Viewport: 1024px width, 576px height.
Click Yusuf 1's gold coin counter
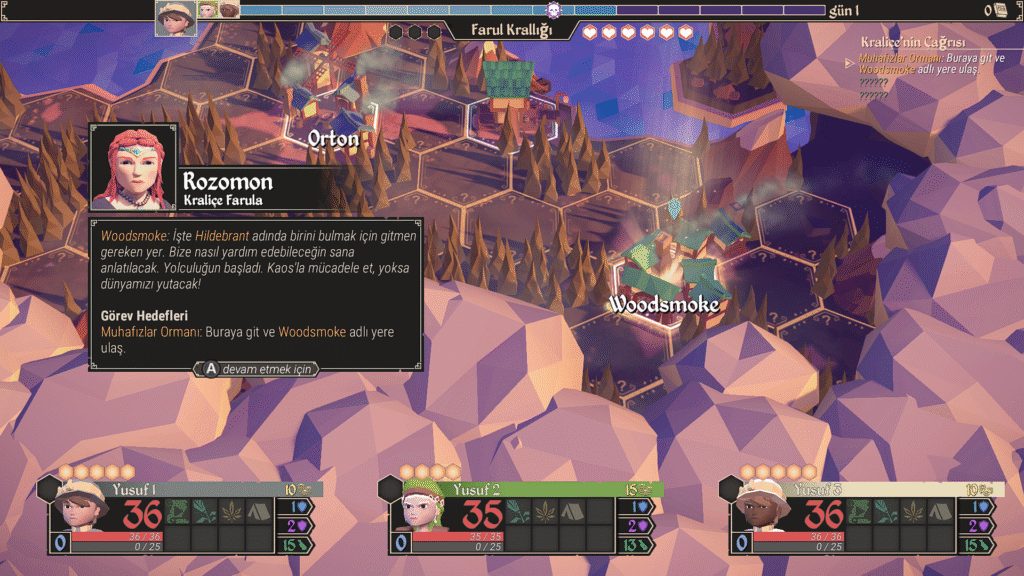tap(298, 489)
